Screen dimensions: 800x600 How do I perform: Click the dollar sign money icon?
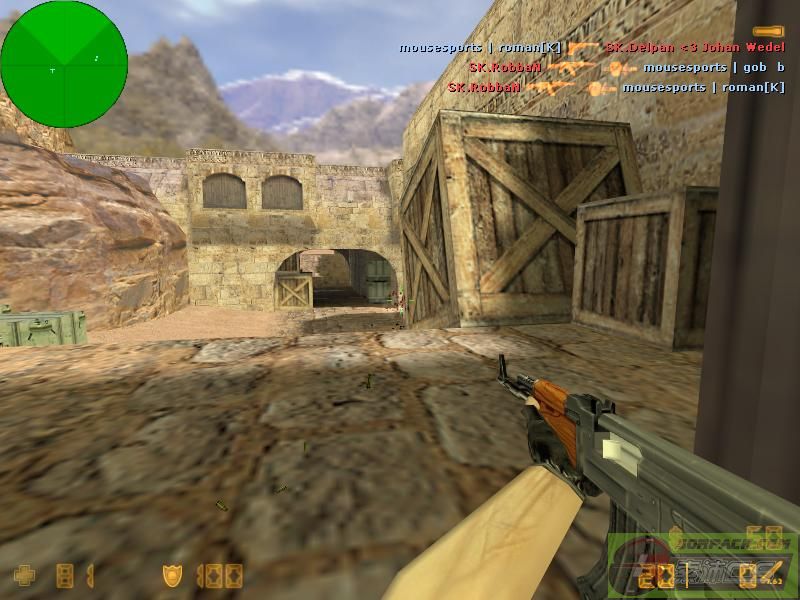[673, 536]
